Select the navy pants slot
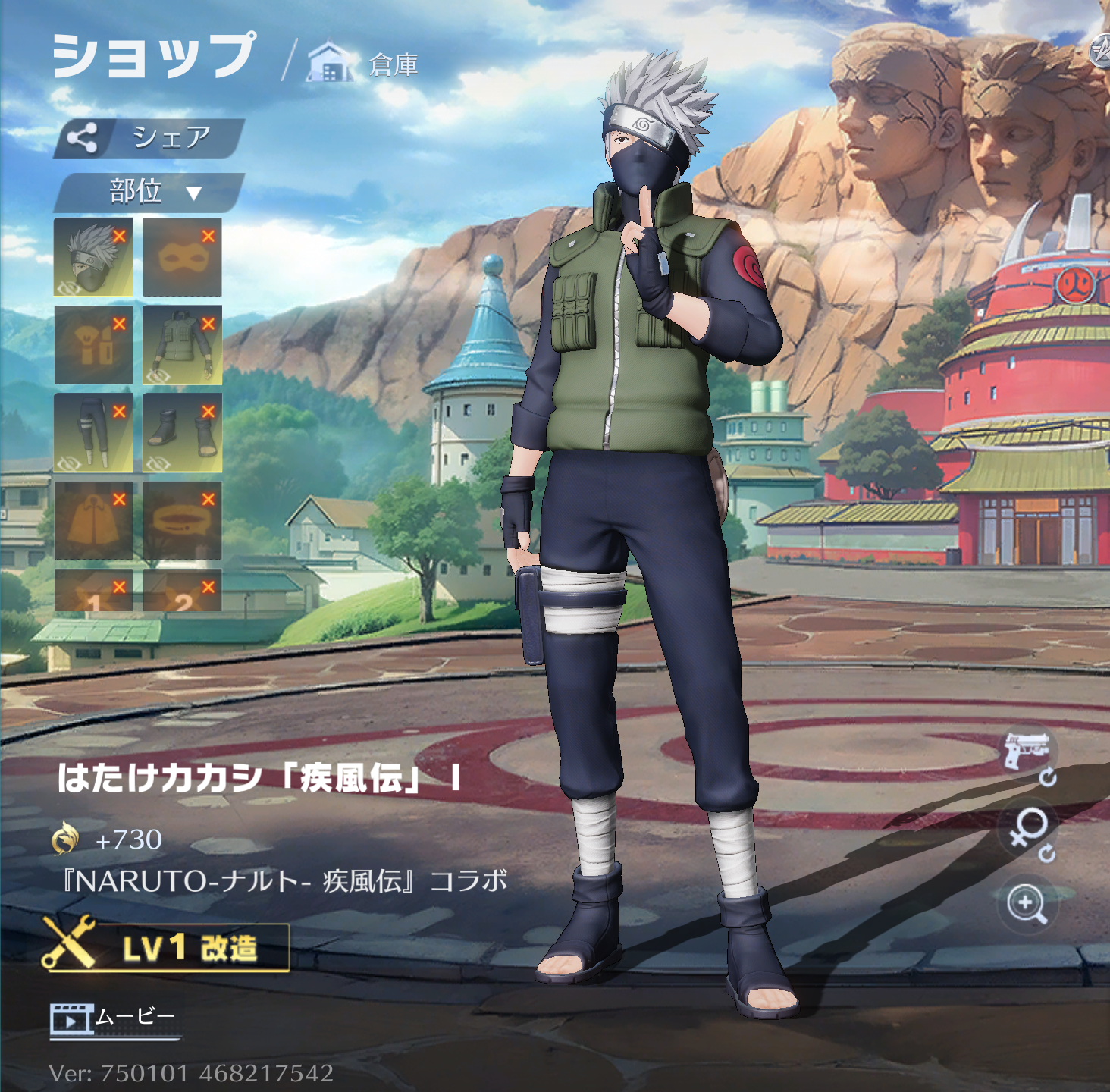Screen dimensions: 1110x1092 click(x=93, y=433)
